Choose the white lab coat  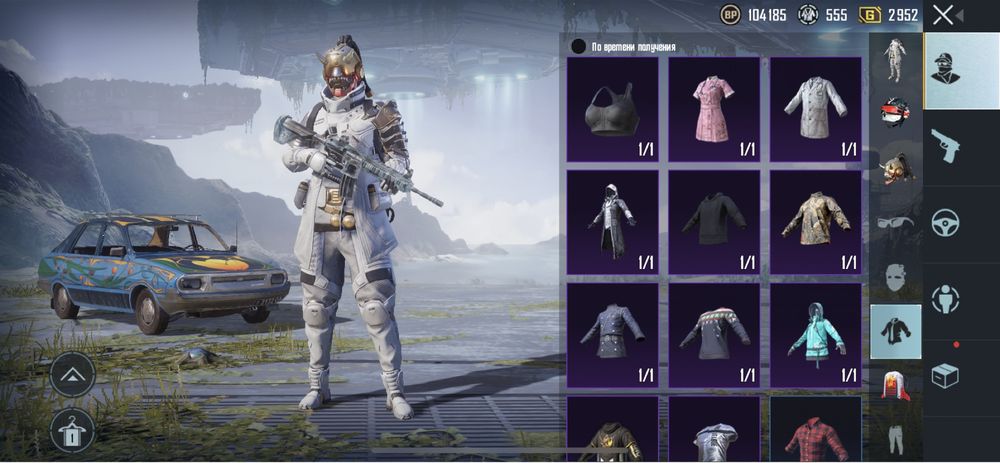(x=815, y=109)
